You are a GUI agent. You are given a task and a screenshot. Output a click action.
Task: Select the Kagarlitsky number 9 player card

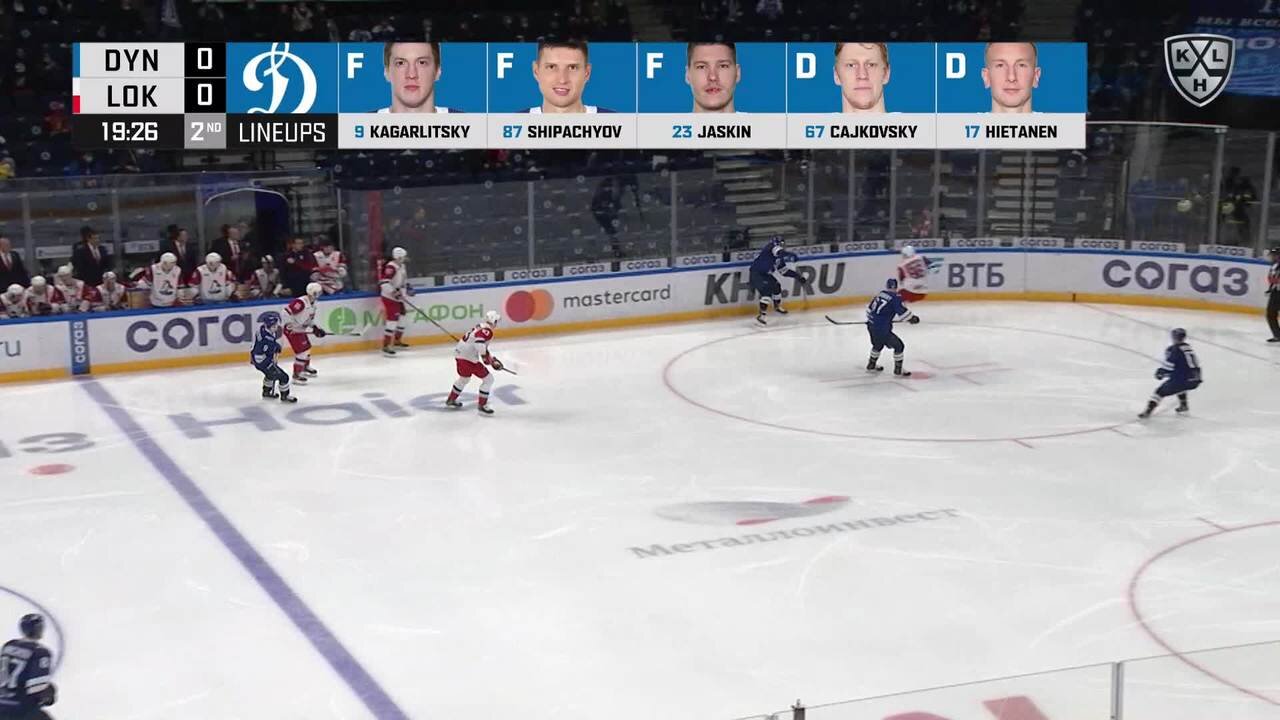click(412, 95)
